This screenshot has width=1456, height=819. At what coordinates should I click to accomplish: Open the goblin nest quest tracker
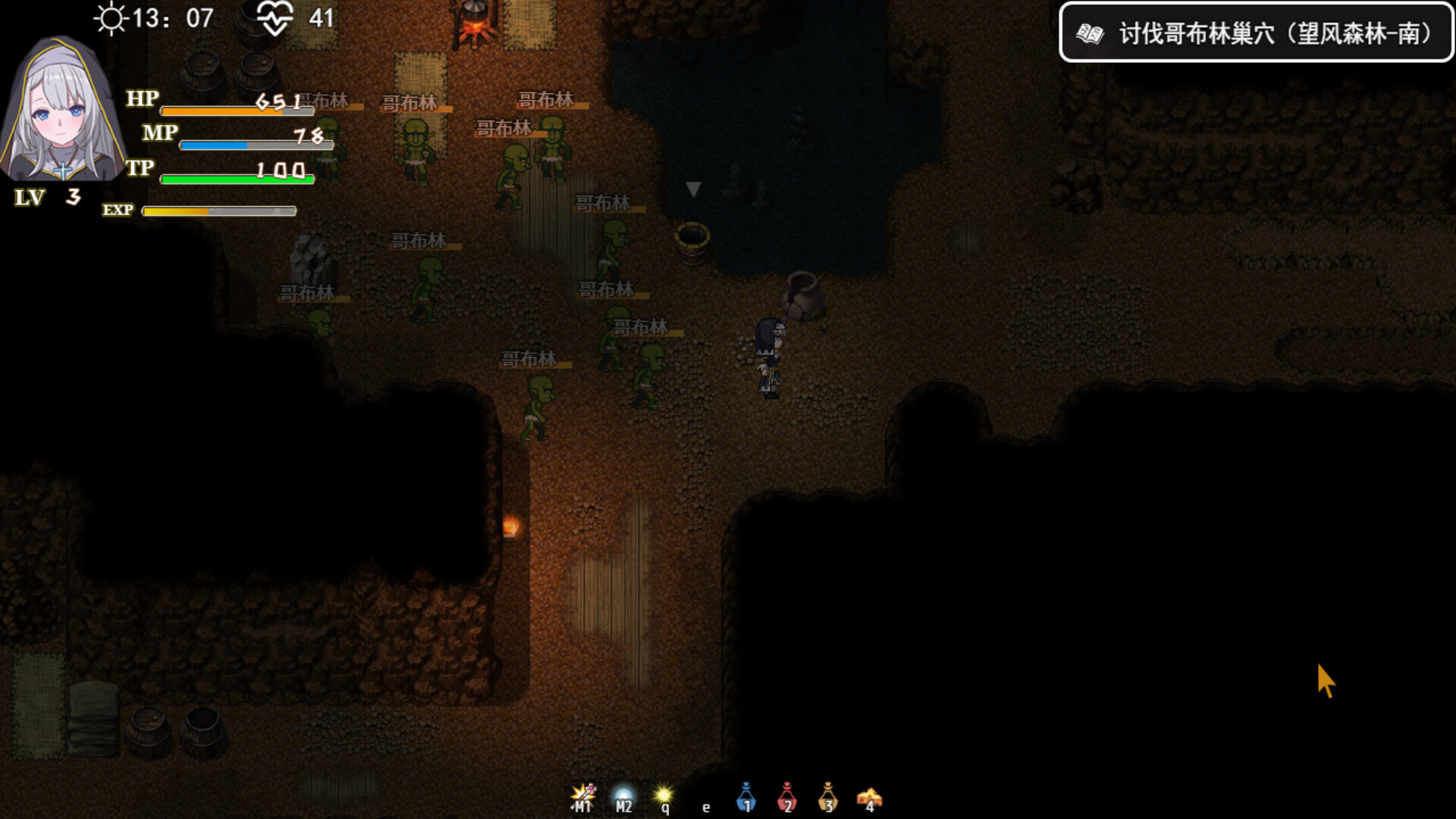pos(1256,33)
